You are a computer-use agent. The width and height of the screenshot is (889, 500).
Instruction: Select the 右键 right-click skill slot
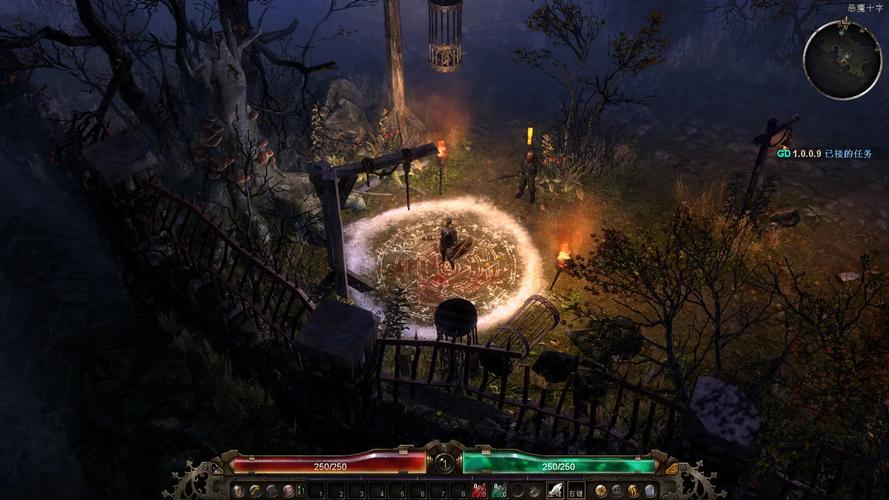click(x=576, y=491)
